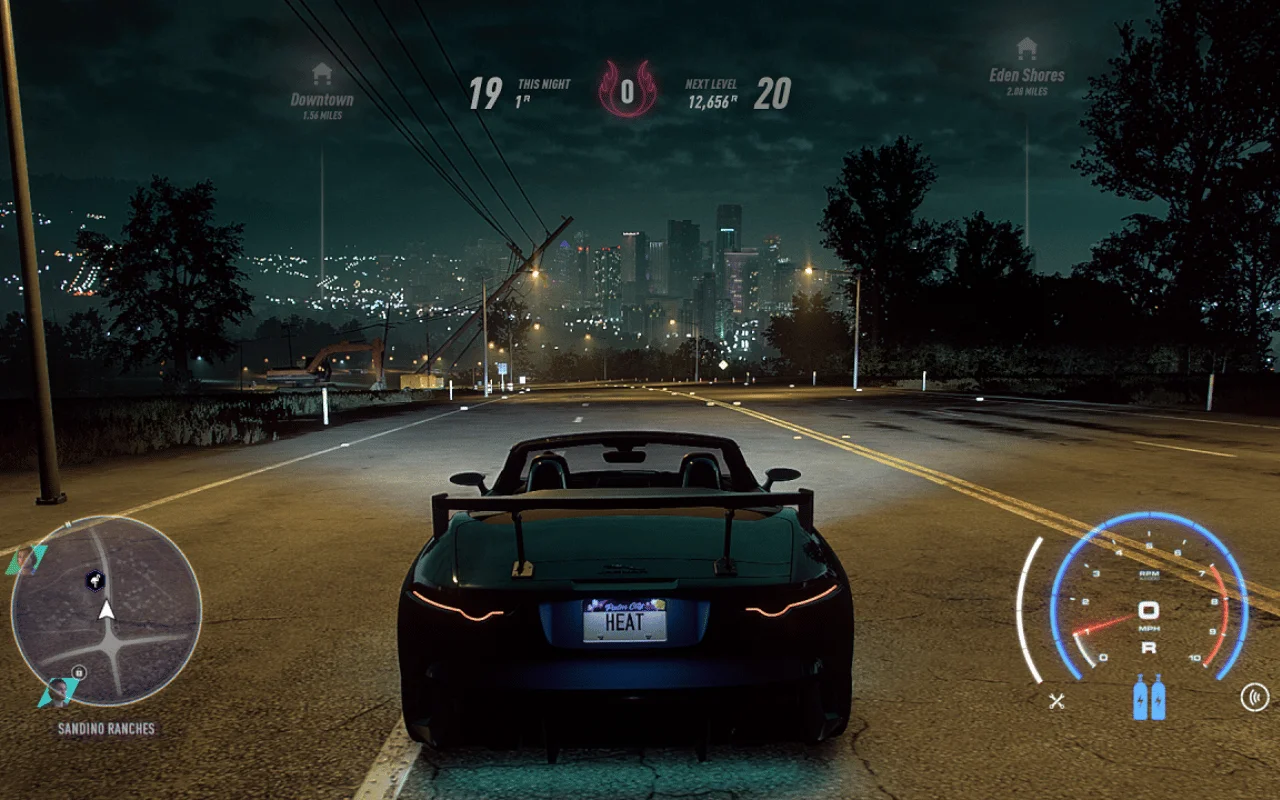The image size is (1280, 800).
Task: Click the padlock marker on the minimap
Action: tap(79, 672)
